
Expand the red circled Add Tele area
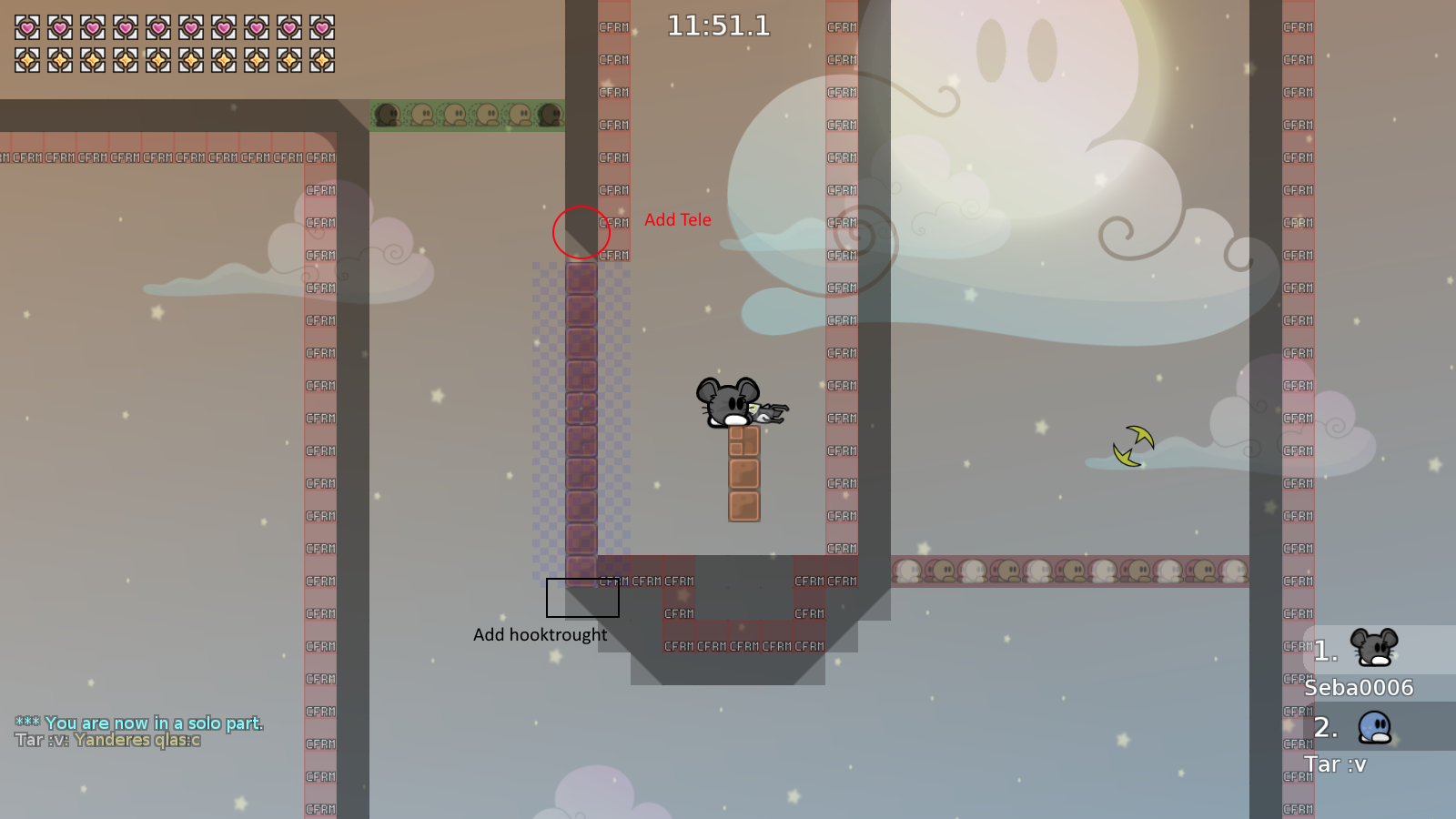point(581,233)
